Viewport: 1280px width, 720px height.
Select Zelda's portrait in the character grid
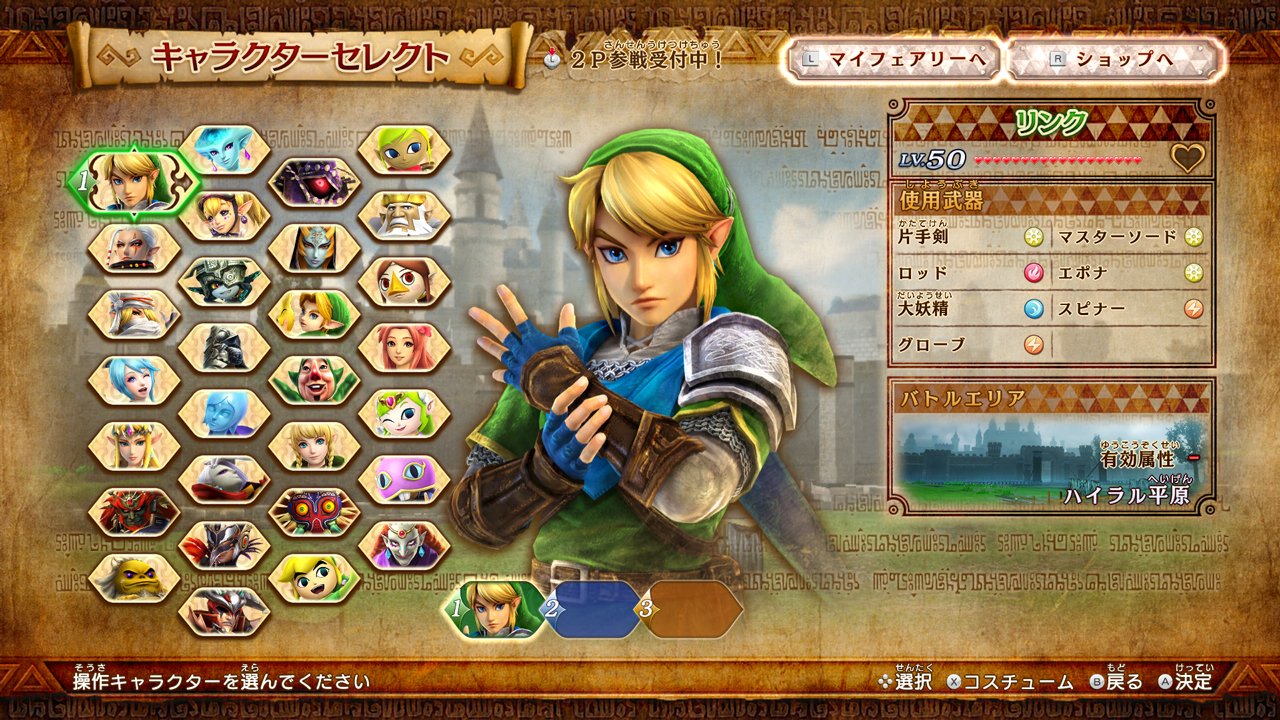(134, 444)
